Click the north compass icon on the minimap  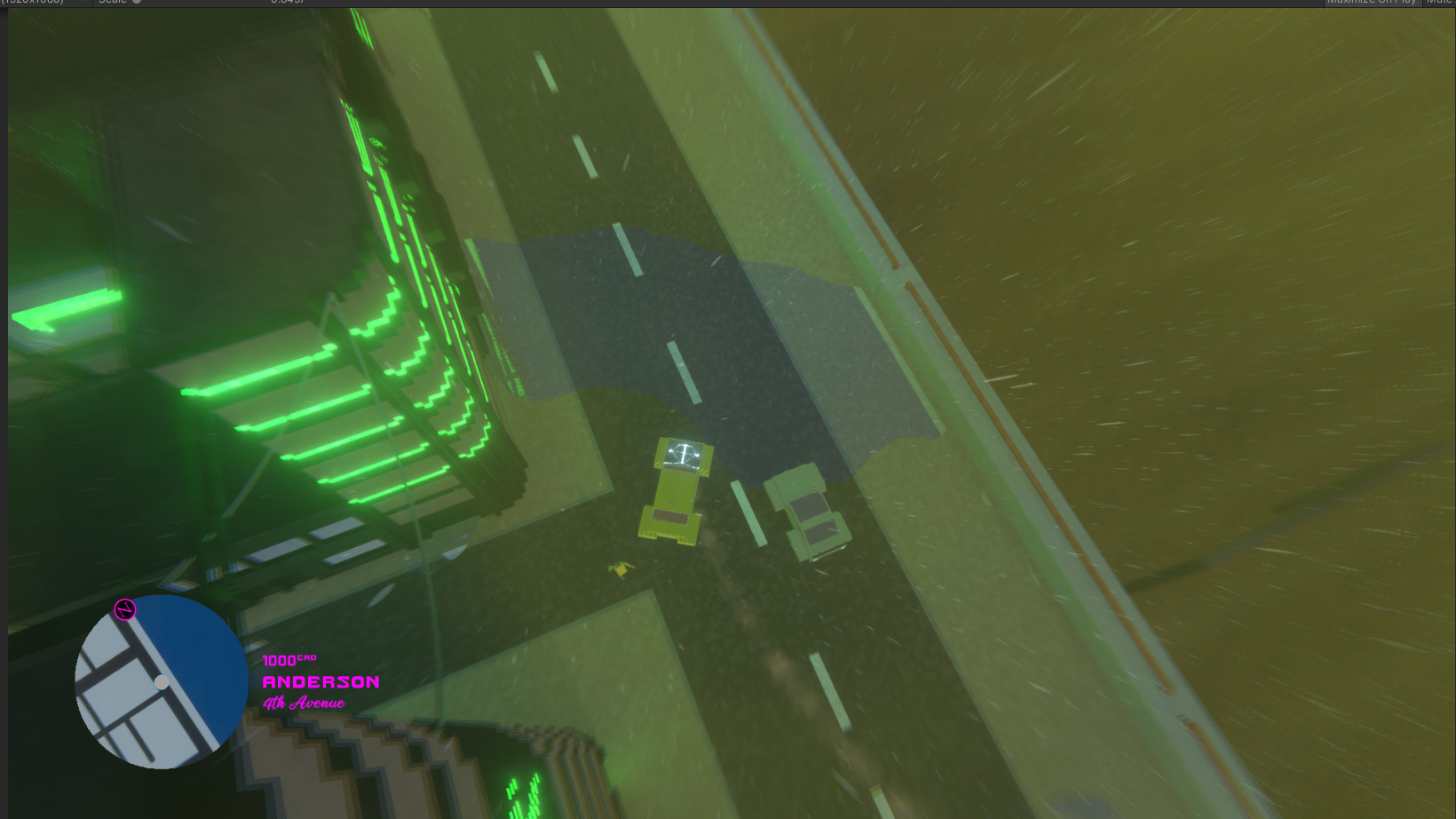123,609
